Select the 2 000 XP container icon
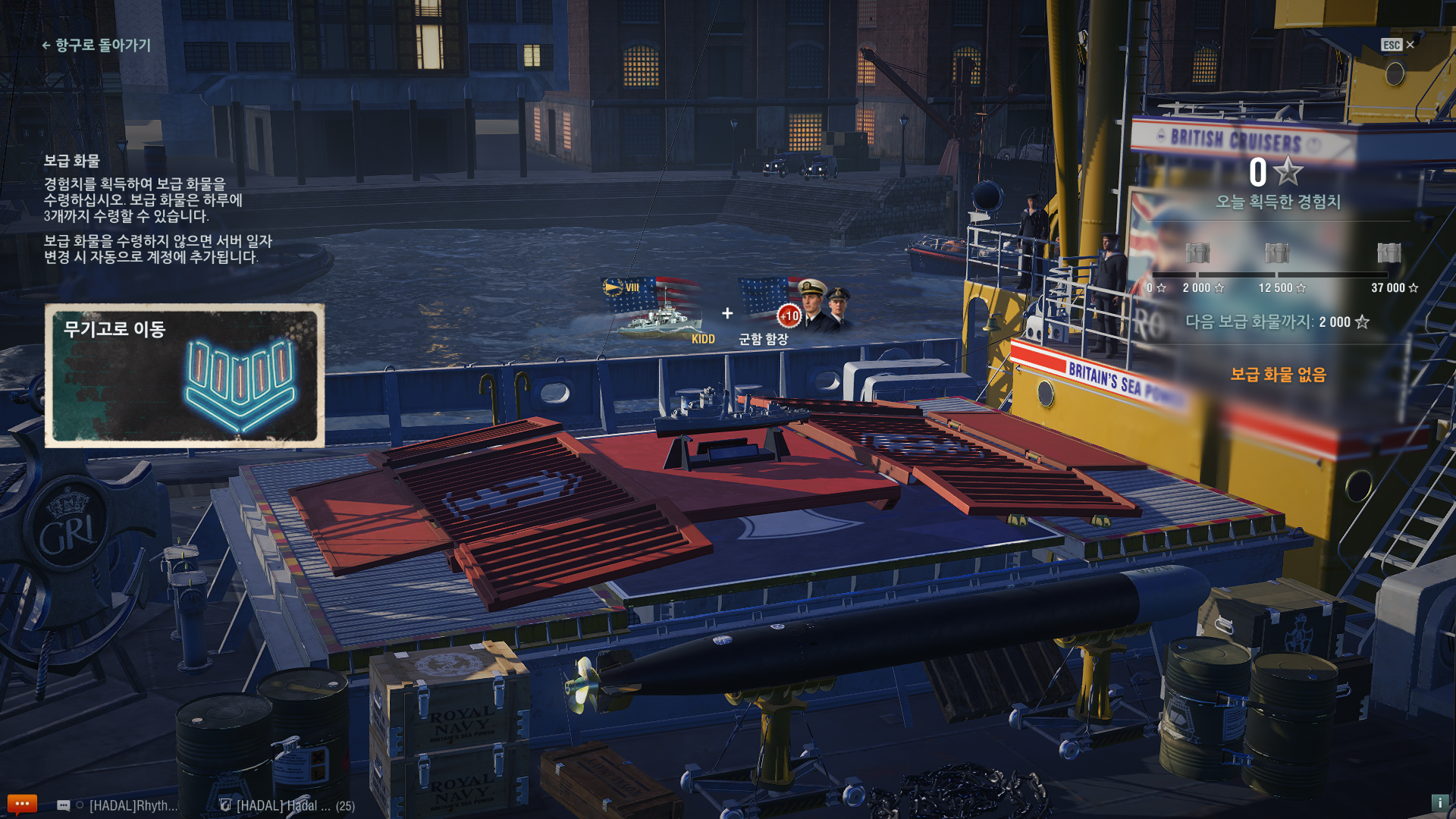 (x=1197, y=253)
